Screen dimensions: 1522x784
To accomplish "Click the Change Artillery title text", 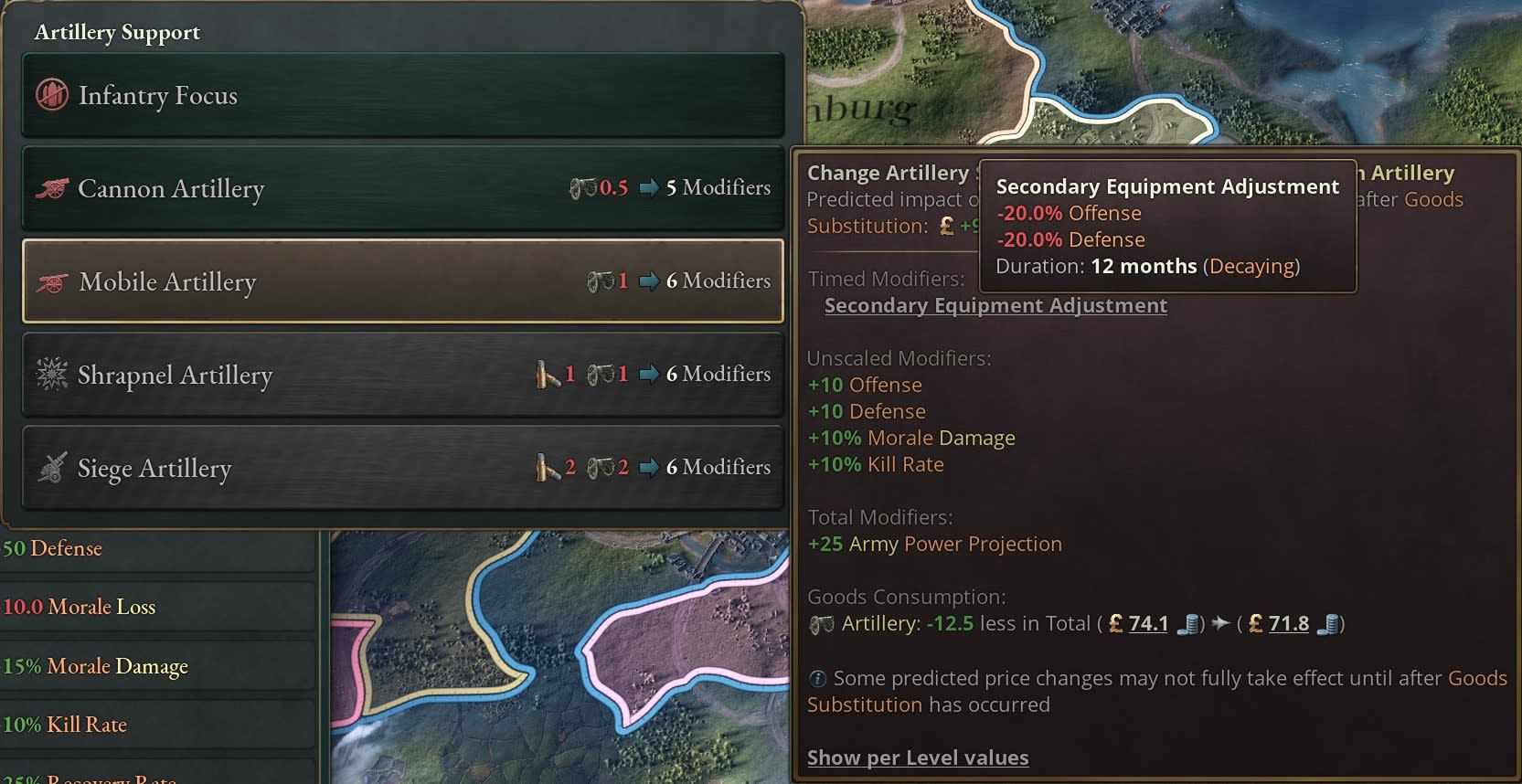I will [888, 173].
